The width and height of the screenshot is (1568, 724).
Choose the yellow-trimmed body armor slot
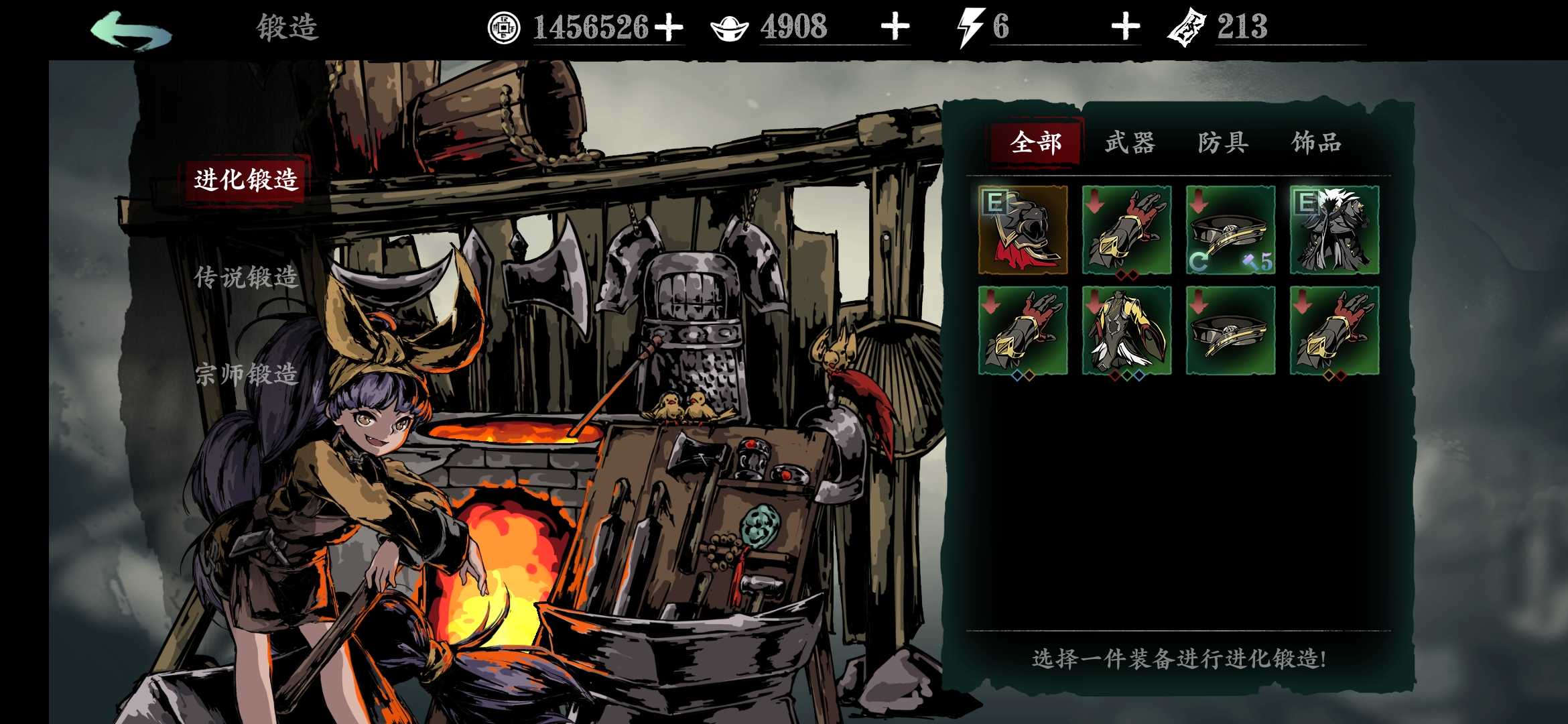click(1126, 330)
